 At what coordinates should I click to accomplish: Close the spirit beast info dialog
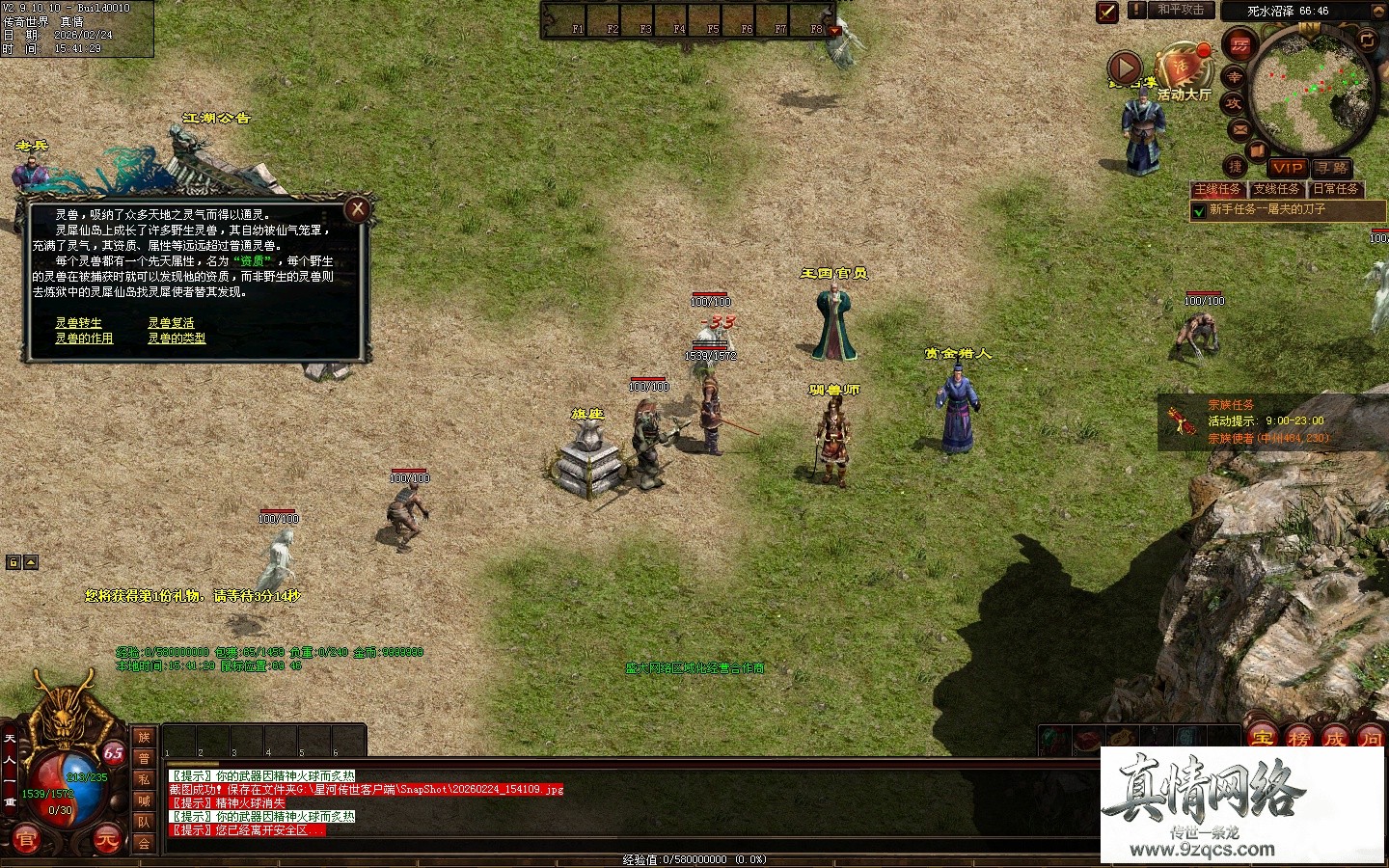click(358, 208)
